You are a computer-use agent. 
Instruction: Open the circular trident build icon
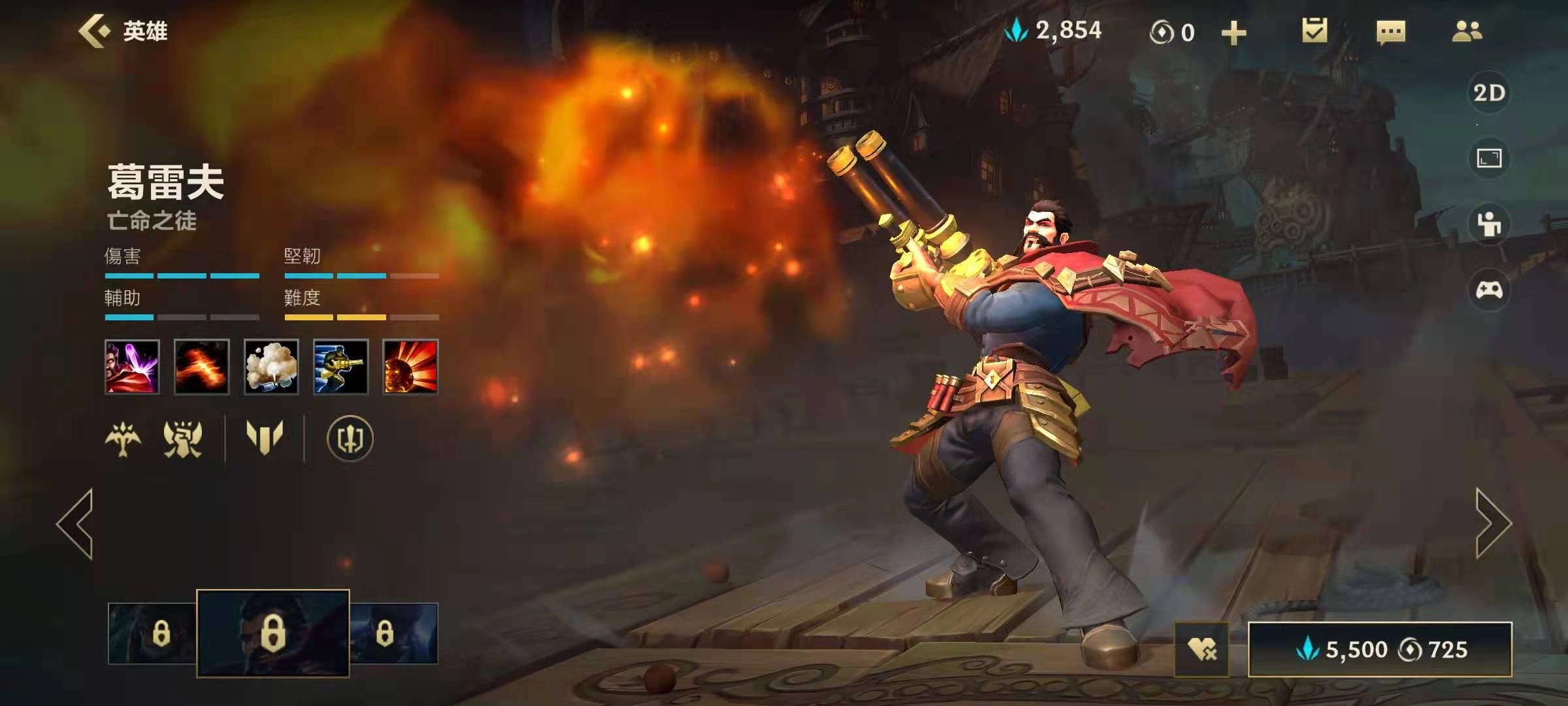(350, 438)
